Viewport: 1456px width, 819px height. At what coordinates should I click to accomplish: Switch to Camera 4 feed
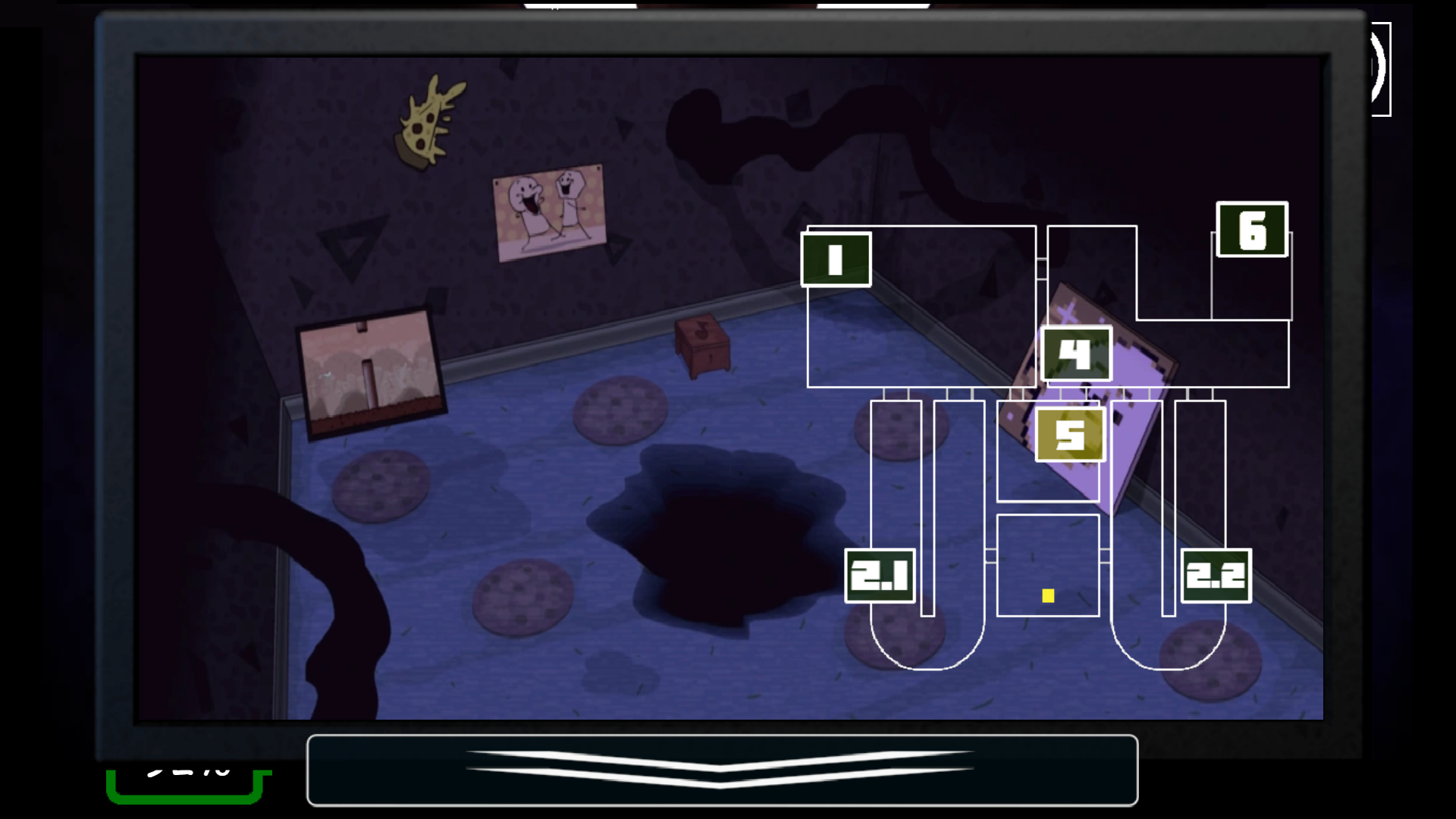tap(1076, 353)
